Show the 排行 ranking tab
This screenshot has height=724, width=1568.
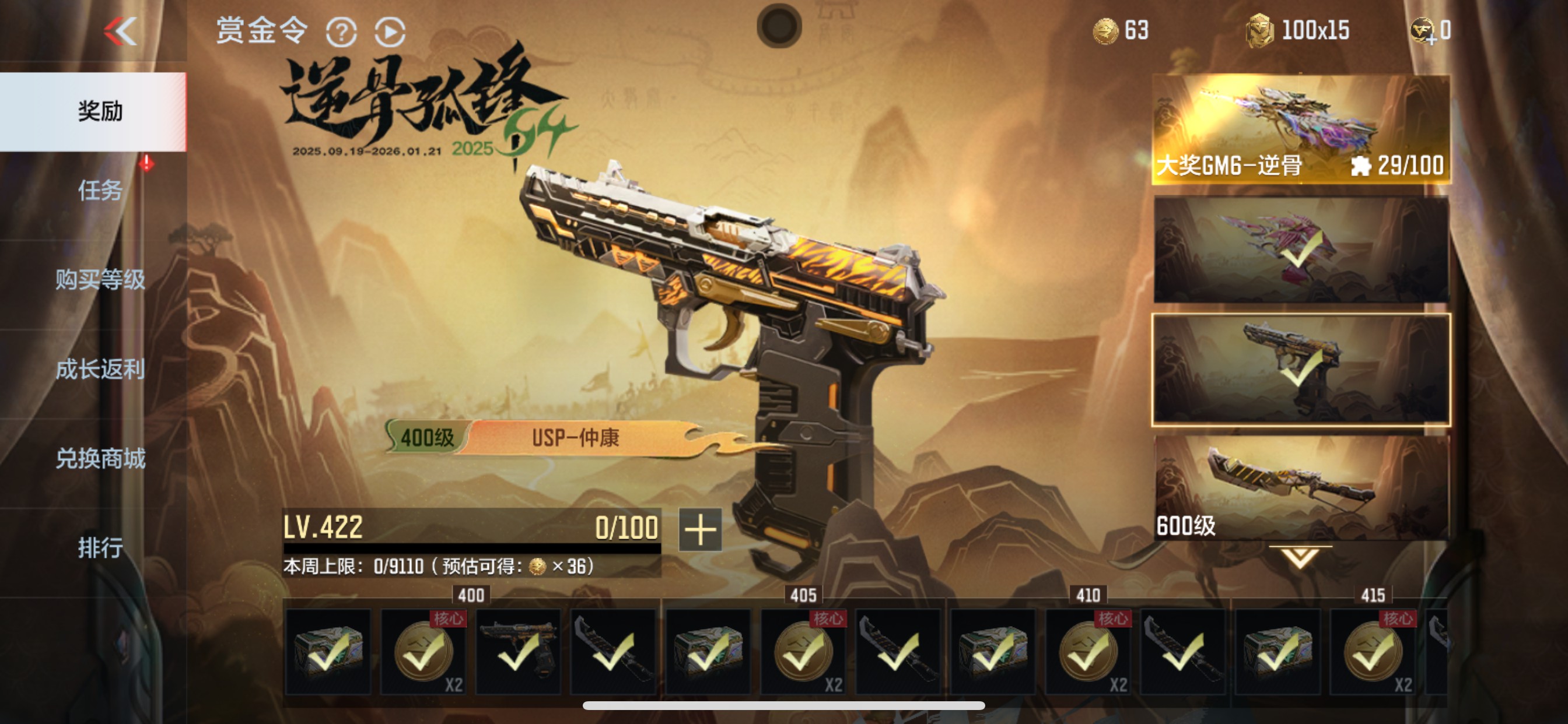click(x=100, y=547)
